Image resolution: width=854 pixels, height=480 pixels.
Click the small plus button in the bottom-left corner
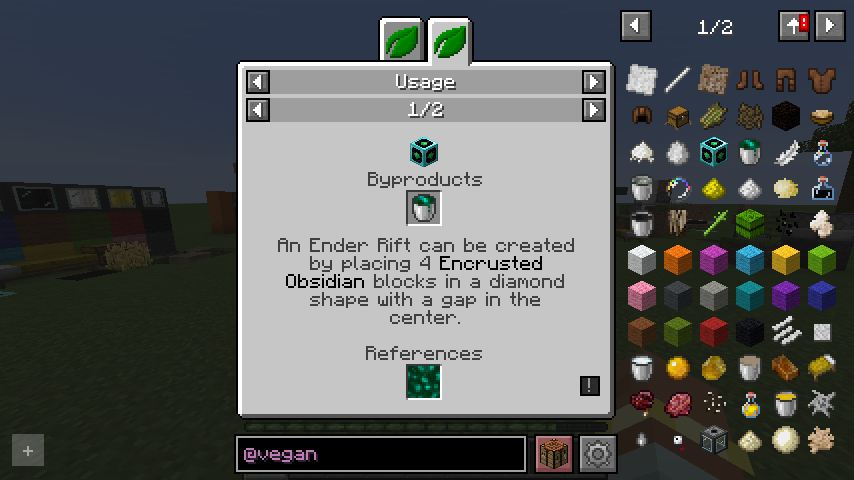click(x=28, y=451)
